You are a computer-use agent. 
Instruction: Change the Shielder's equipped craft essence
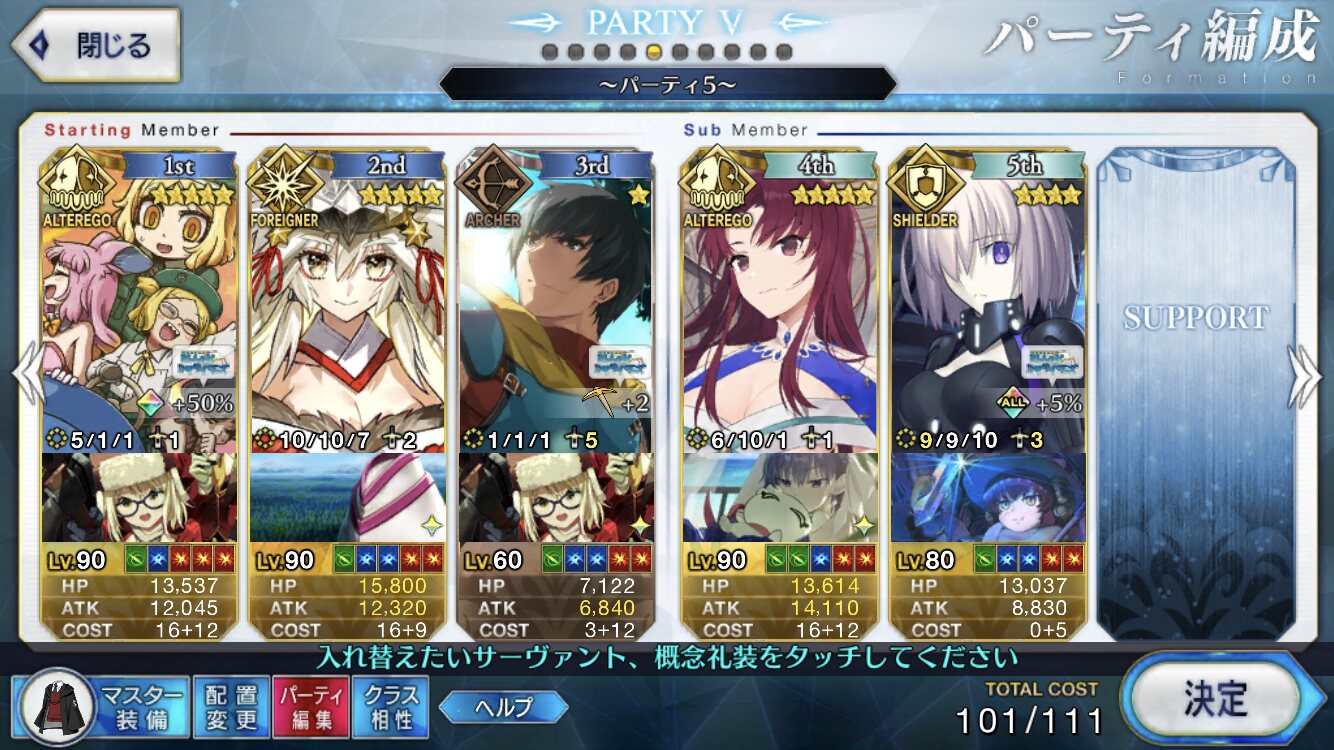[988, 497]
